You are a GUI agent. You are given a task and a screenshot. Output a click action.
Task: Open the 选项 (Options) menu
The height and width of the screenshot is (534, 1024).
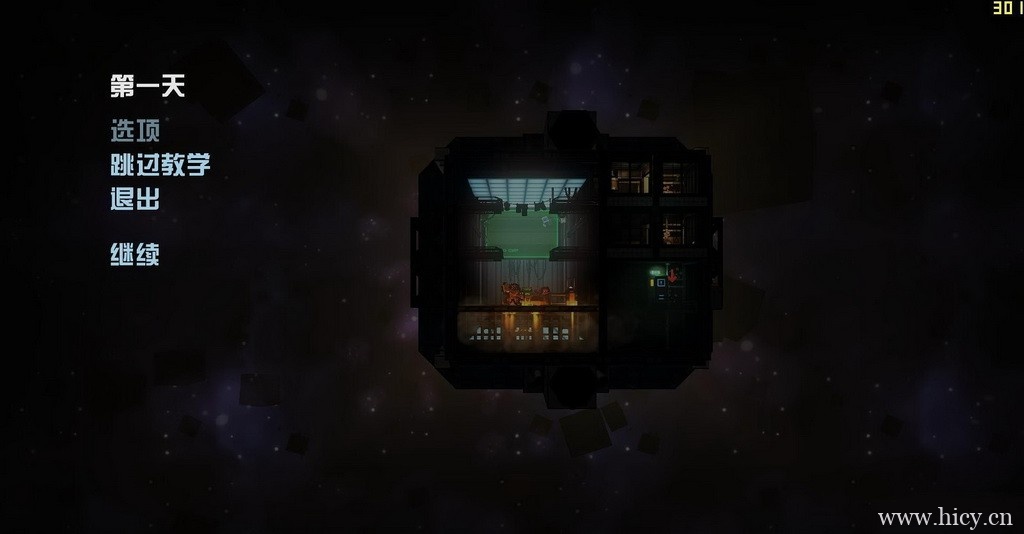(x=135, y=130)
